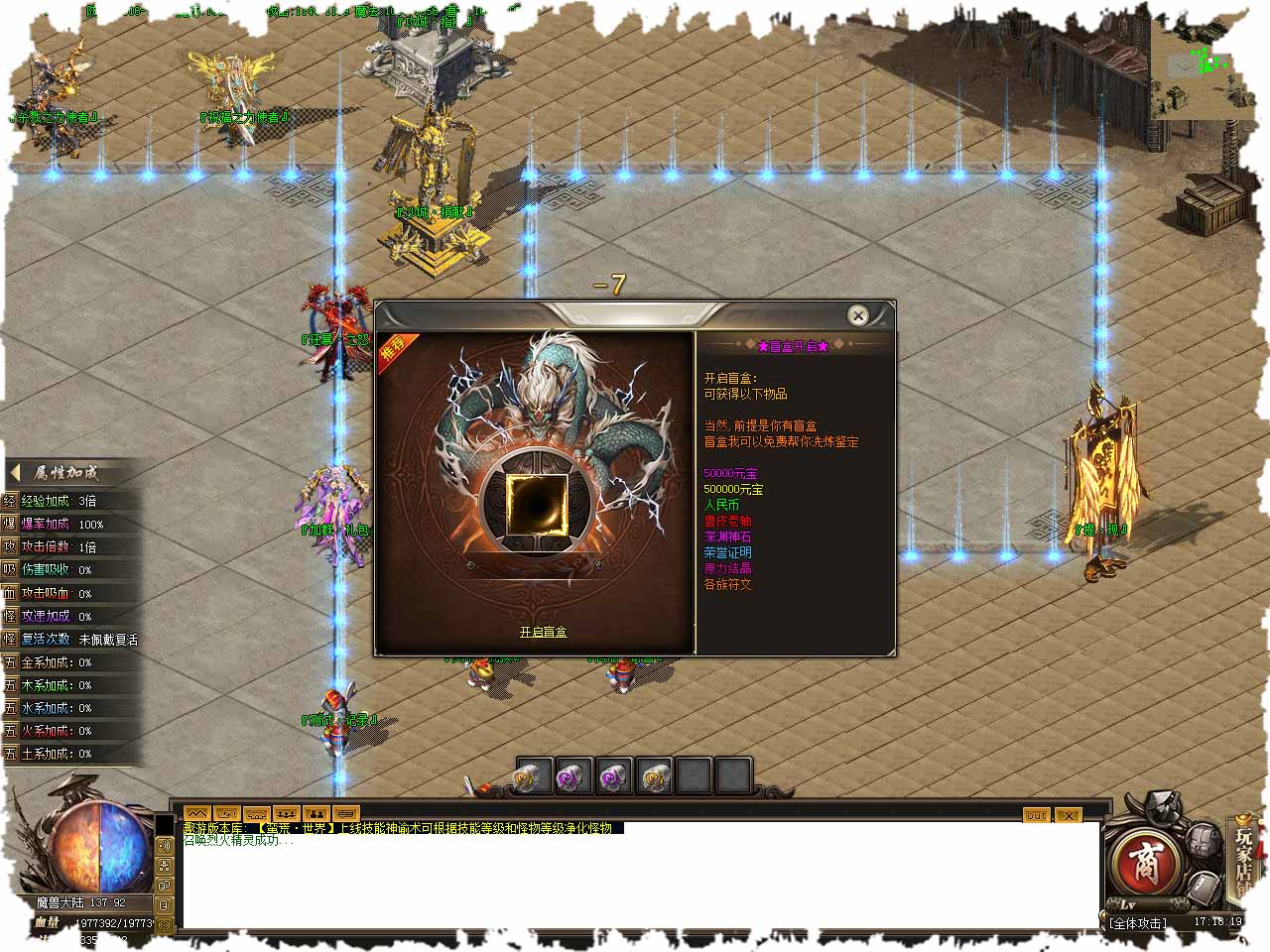Use the fourth hotbar gold scroll item
Image resolution: width=1270 pixels, height=952 pixels.
[654, 776]
